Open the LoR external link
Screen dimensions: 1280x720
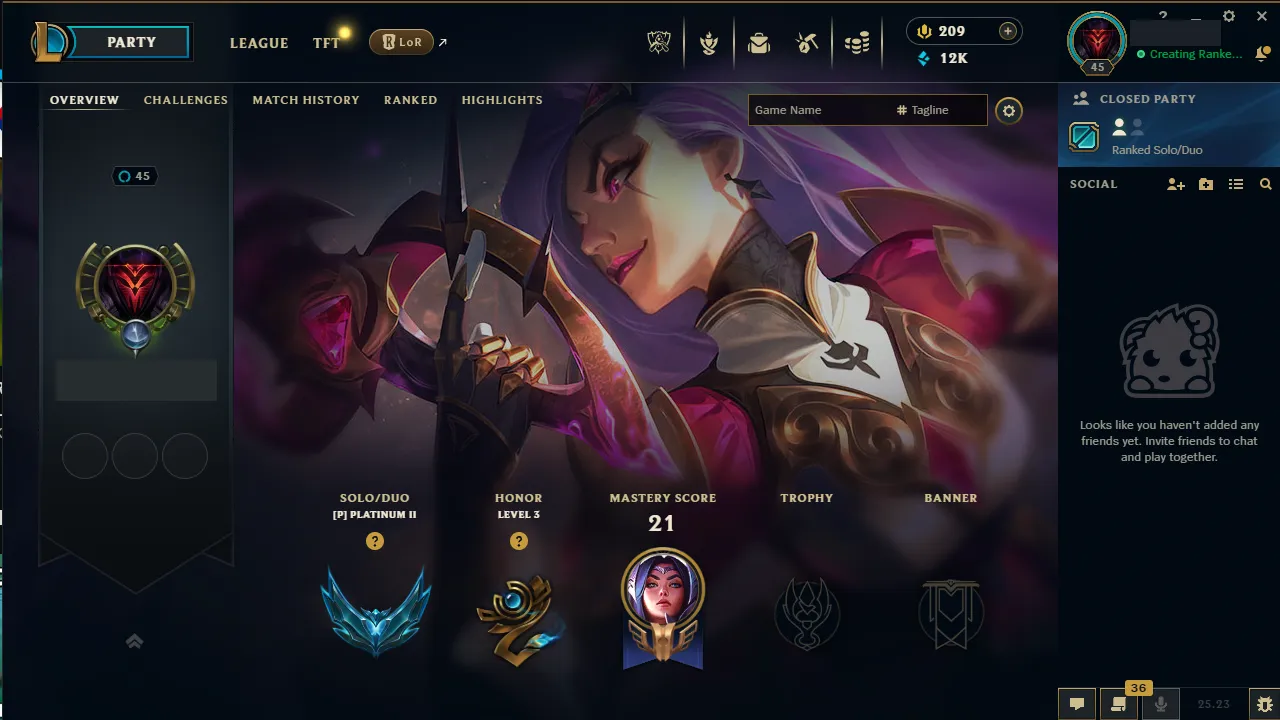400,43
